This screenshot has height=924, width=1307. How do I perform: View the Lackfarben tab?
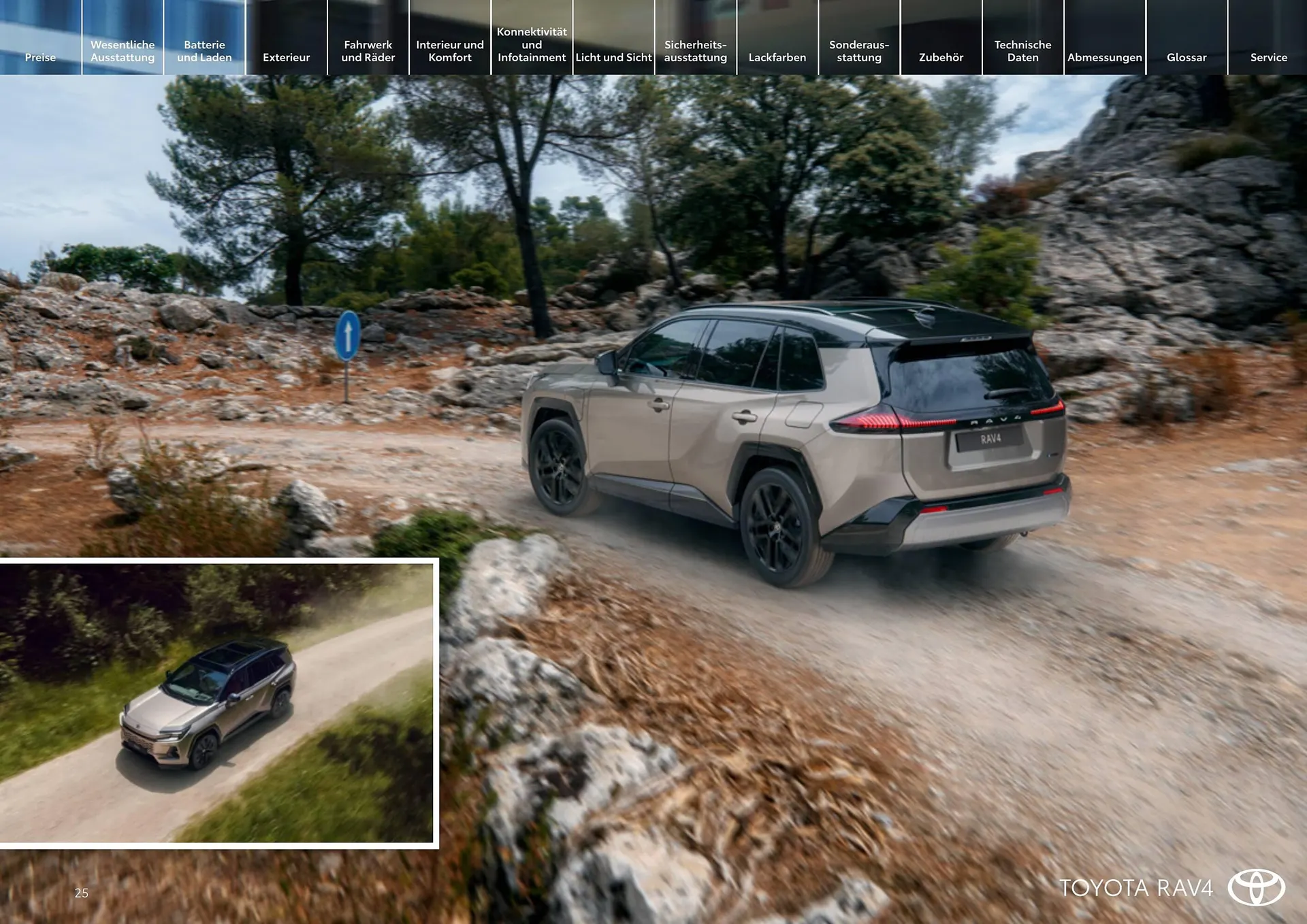(x=777, y=57)
